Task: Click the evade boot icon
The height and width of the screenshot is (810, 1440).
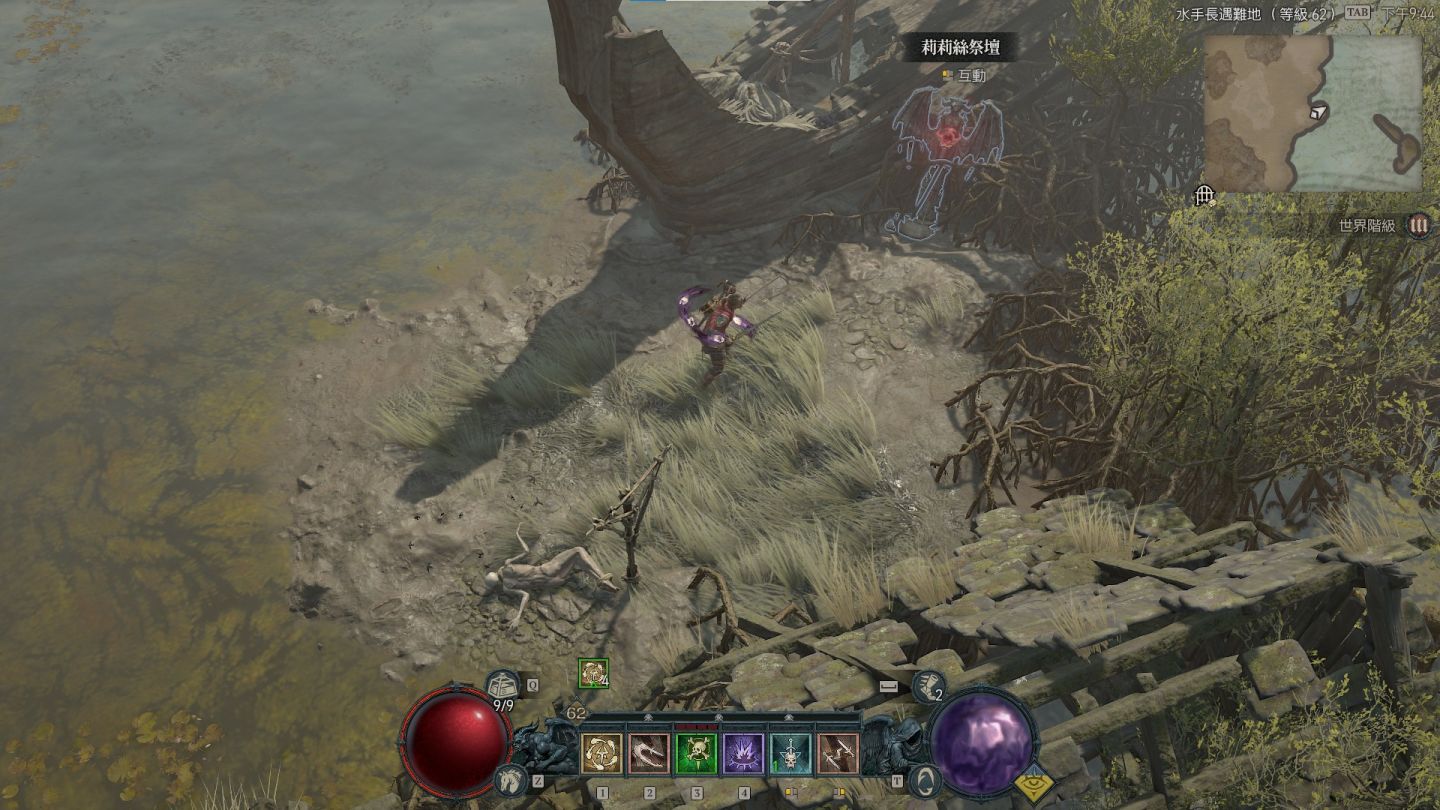Action: tap(928, 686)
